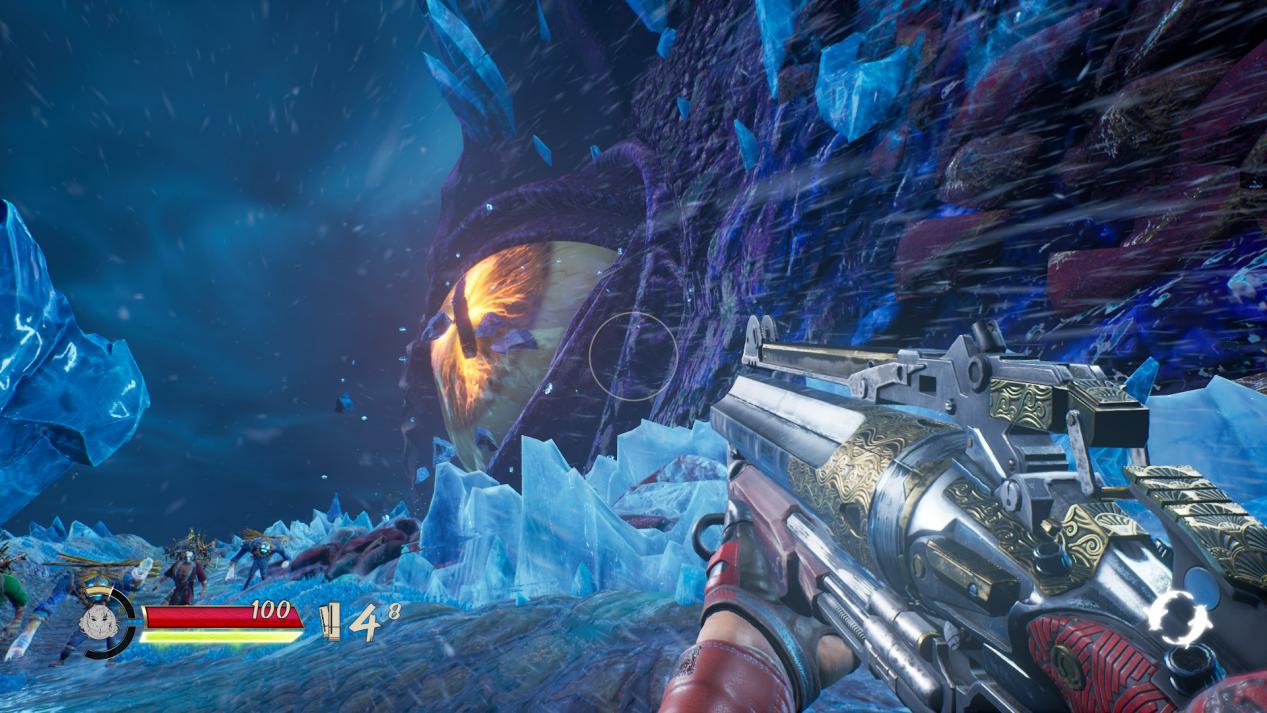Click the glowing white ring icon

[x=1178, y=618]
